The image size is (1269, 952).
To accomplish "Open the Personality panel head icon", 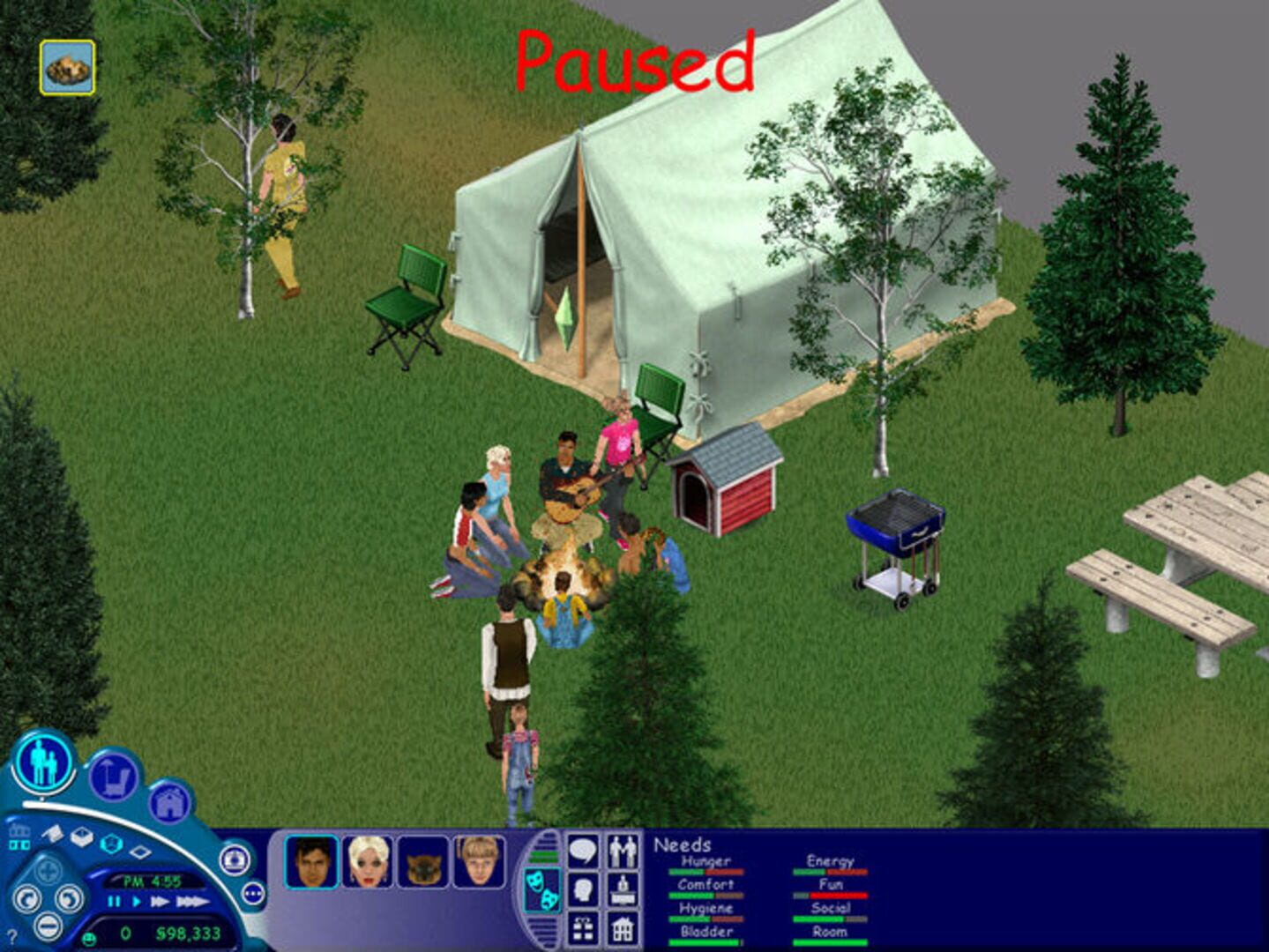I will [583, 889].
